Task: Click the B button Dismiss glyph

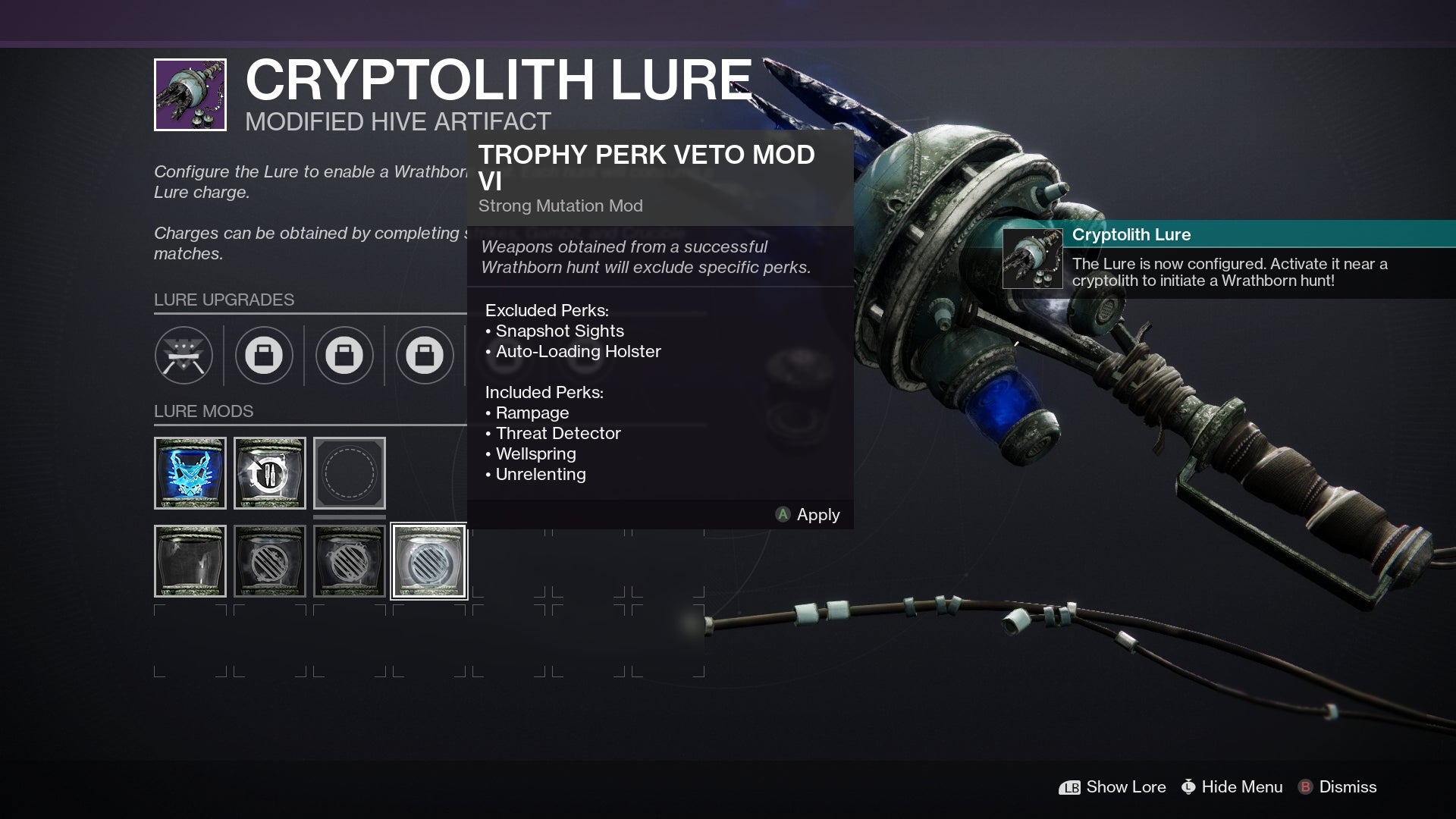Action: point(1307,787)
